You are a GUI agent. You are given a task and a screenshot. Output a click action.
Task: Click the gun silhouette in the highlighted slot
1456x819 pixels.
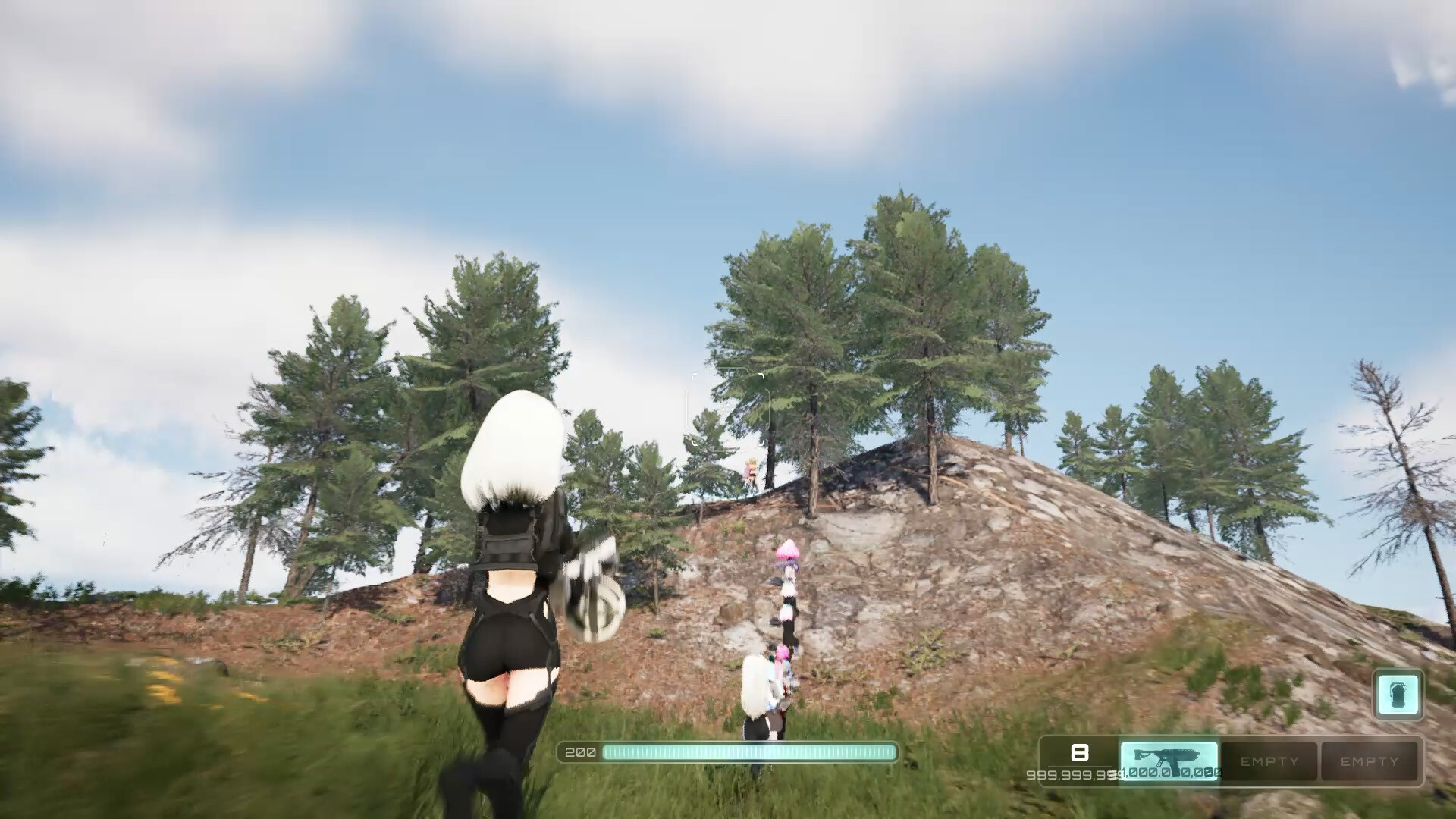pos(1168,756)
